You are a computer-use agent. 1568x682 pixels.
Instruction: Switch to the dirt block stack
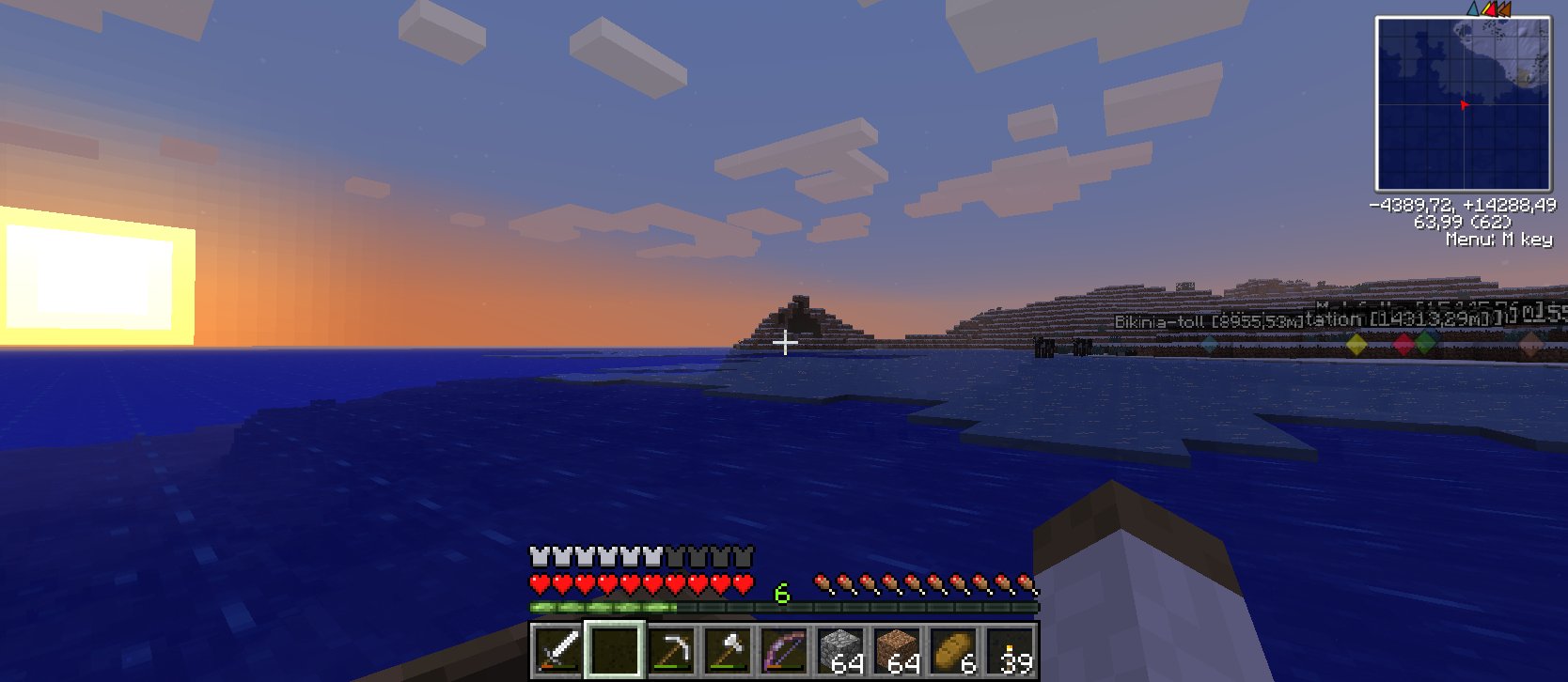coord(897,650)
